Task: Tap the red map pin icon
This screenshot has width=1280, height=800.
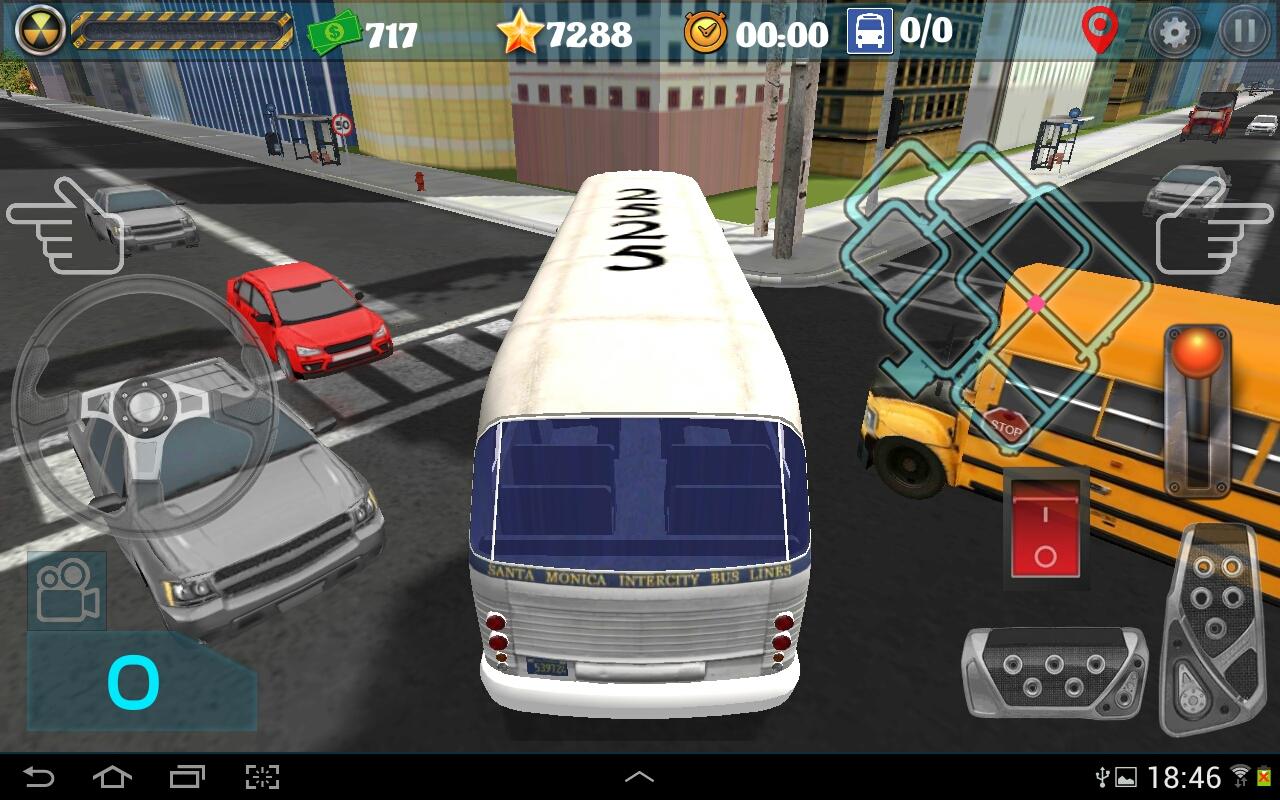Action: (1099, 30)
